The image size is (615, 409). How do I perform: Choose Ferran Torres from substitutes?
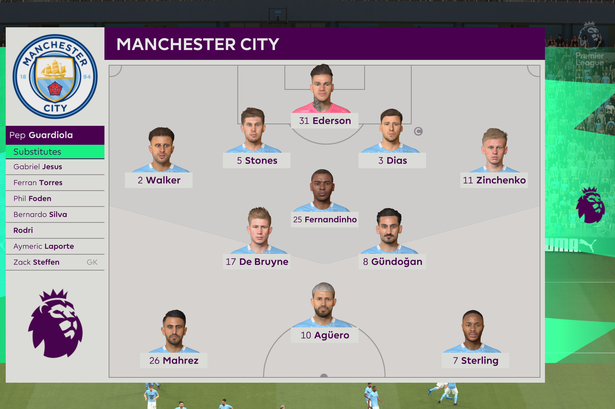tap(55, 183)
